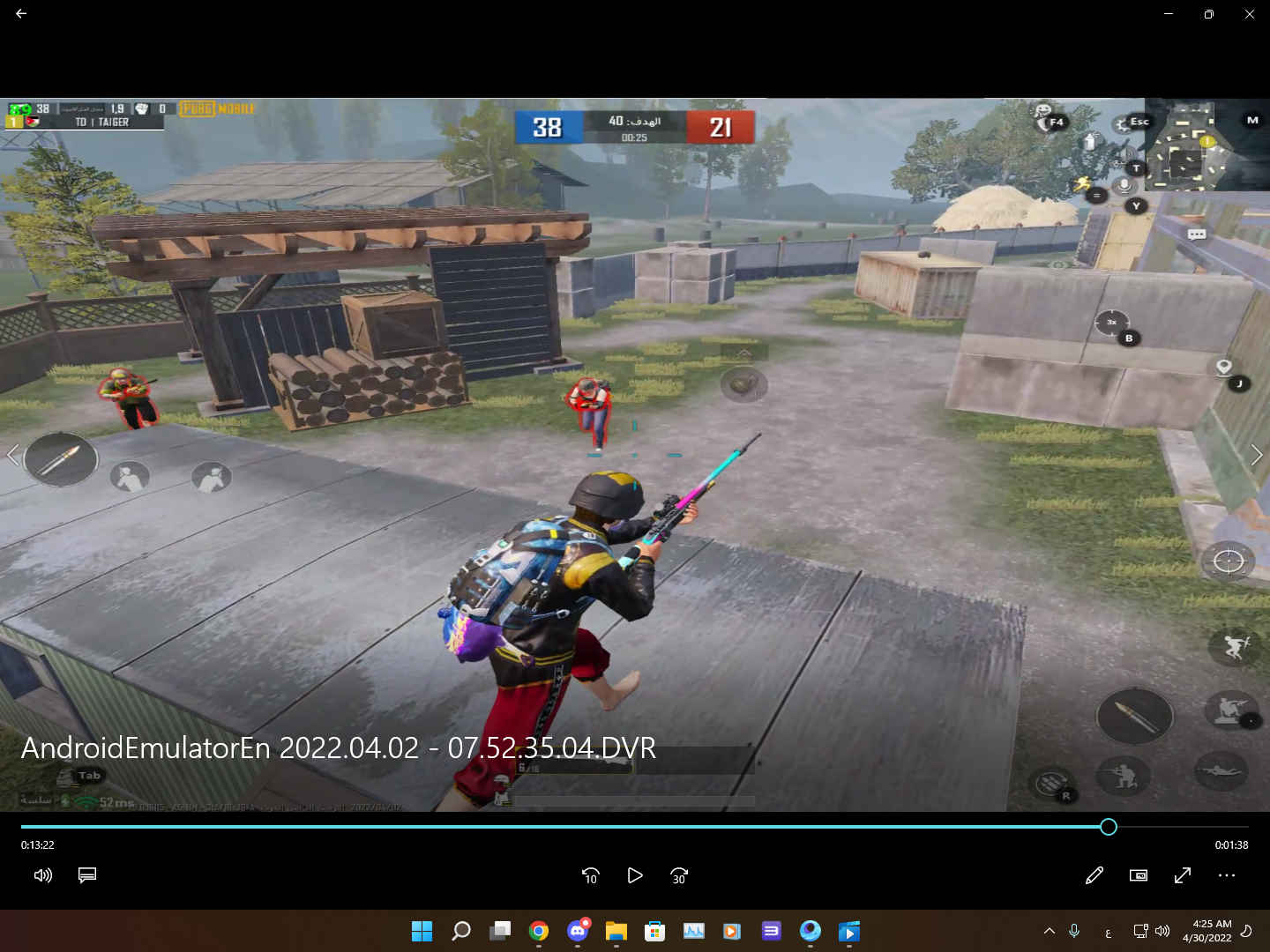Toggle the active microphone in the system tray
Viewport: 1270px width, 952px height.
[x=1074, y=931]
